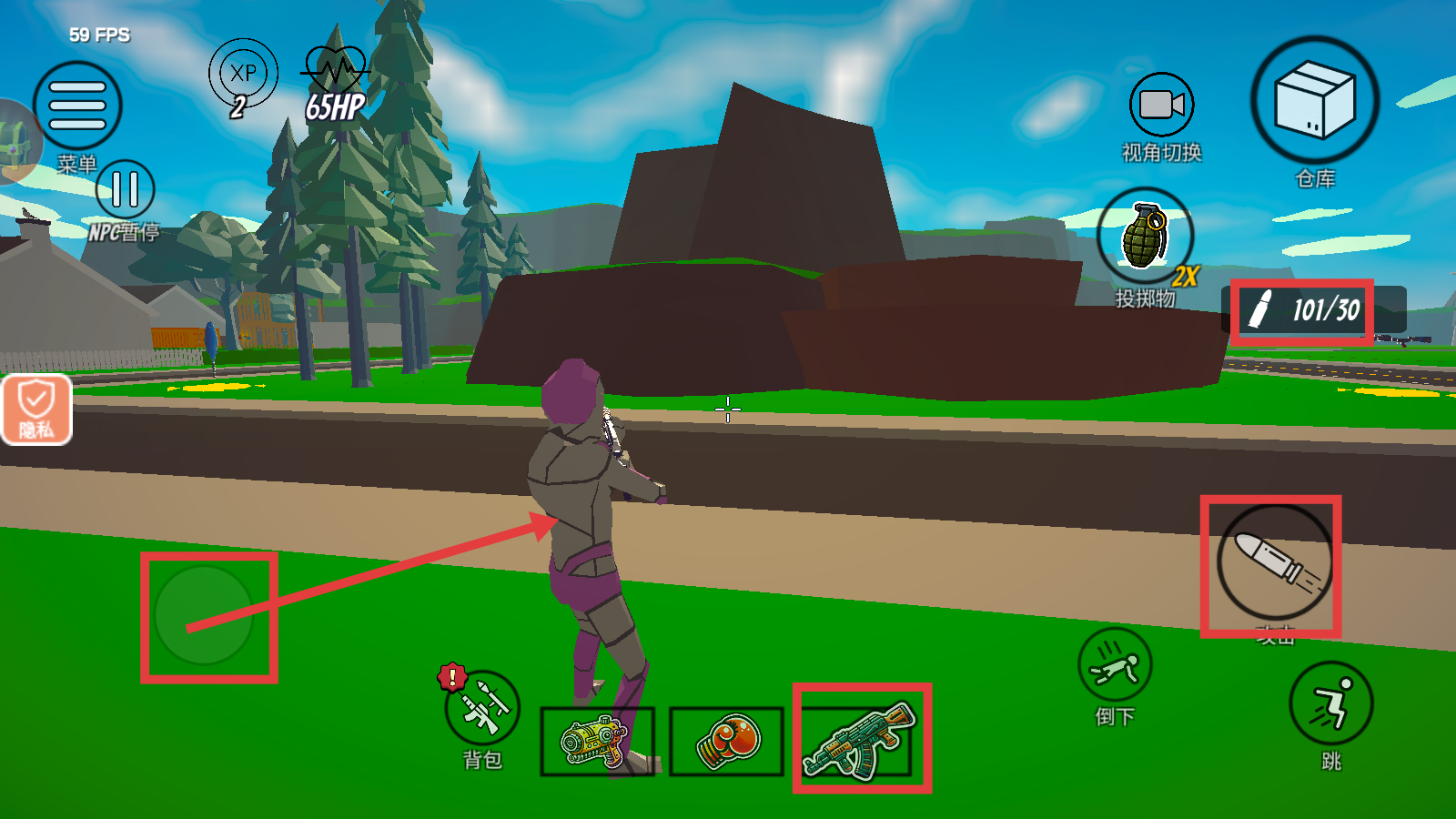Select the yellow ray gun slot
Screen dimensions: 1456x819
pyautogui.click(x=597, y=741)
